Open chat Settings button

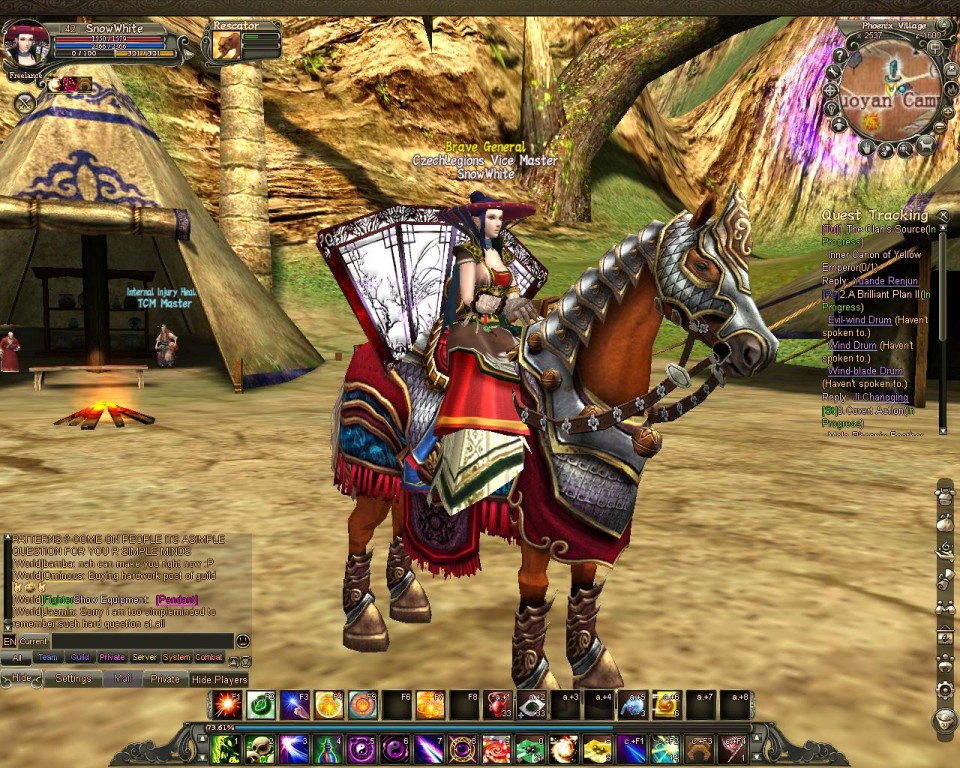[x=73, y=678]
